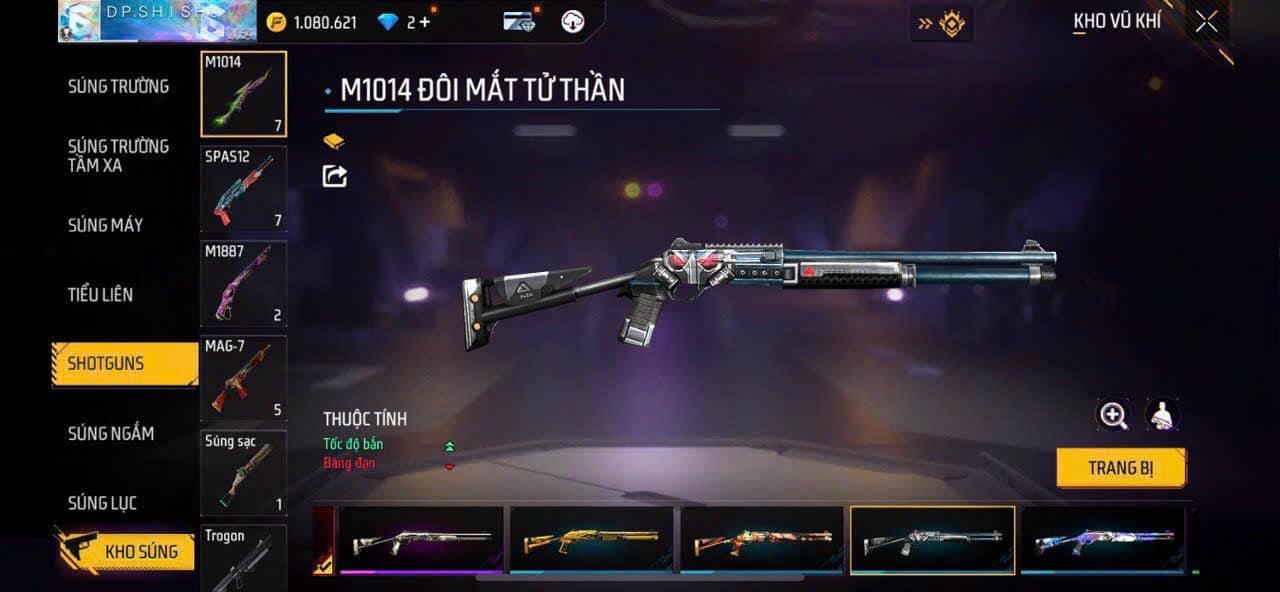Select the Súng Máy category
The image size is (1280, 592).
pos(105,225)
